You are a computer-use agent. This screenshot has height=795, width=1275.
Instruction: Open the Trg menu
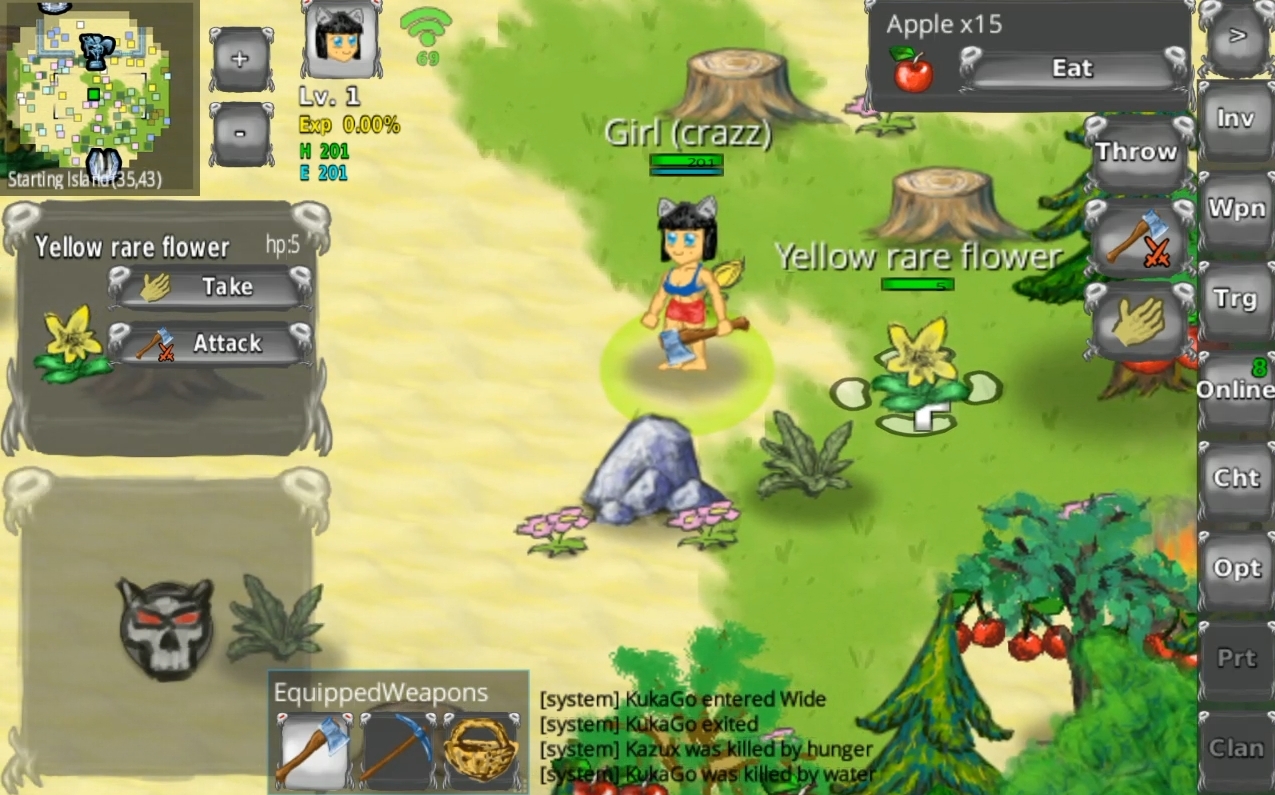click(1236, 299)
